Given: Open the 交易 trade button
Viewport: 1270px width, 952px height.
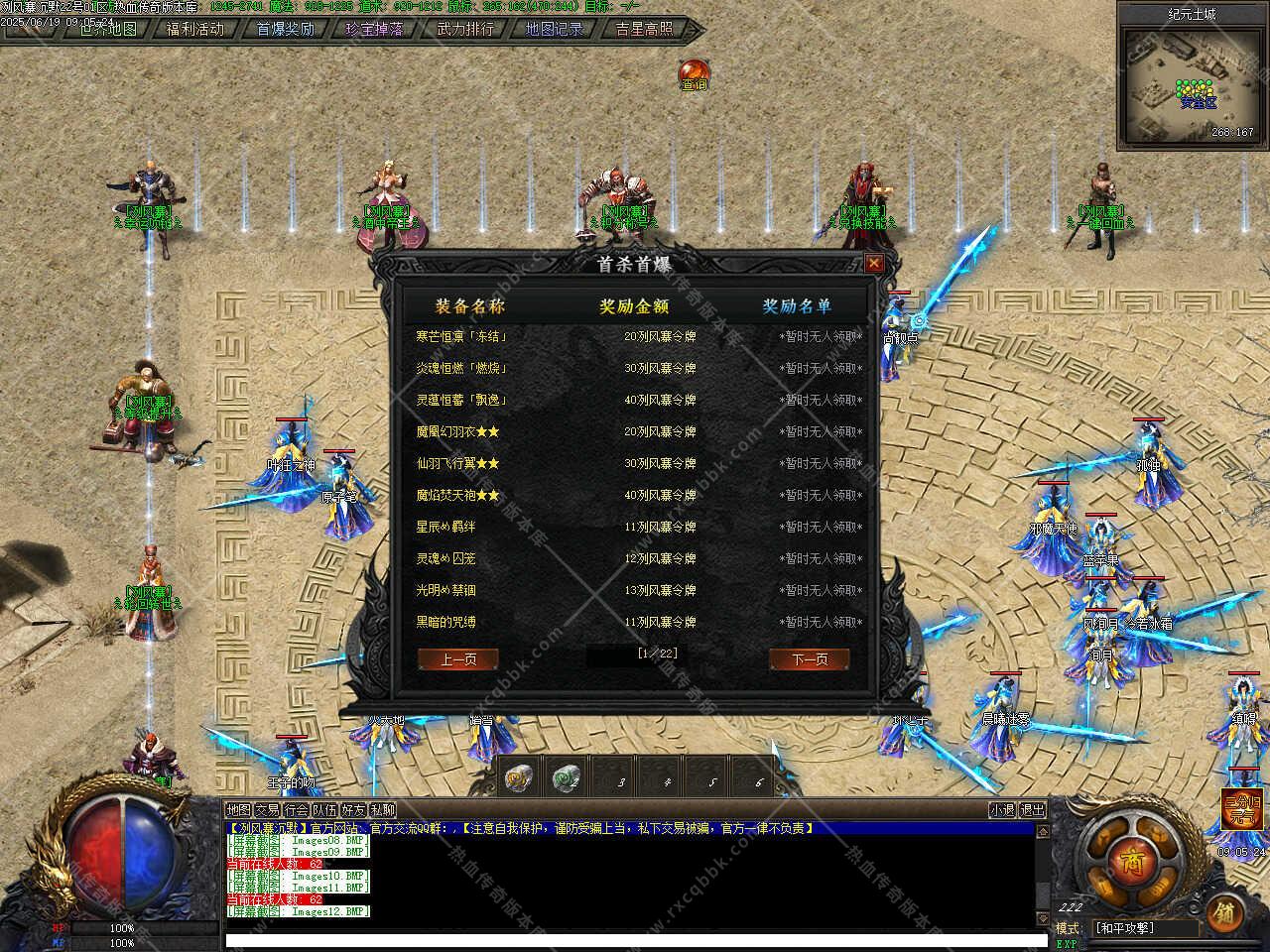Looking at the screenshot, I should (267, 810).
